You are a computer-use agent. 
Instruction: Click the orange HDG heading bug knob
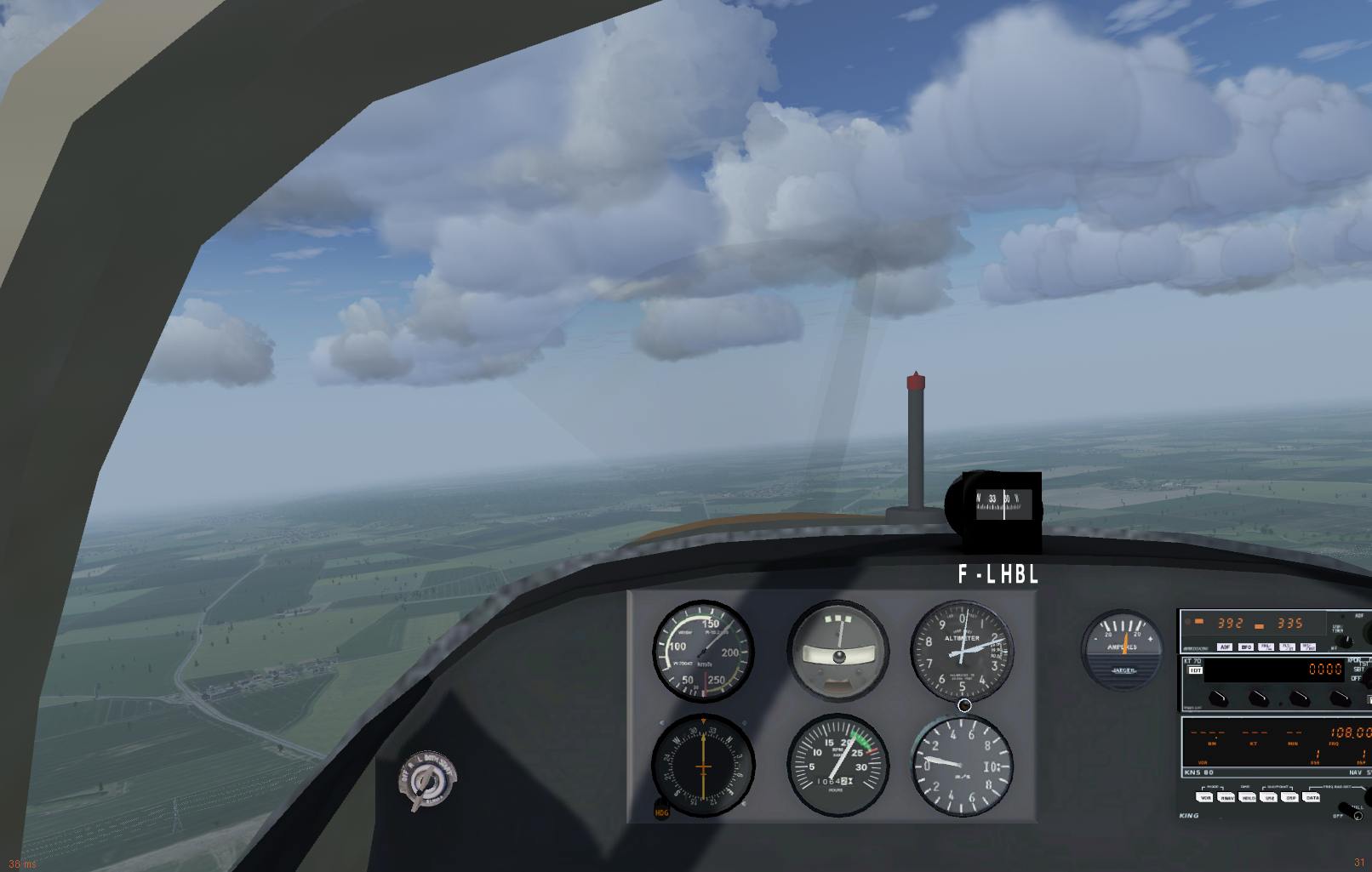point(661,810)
